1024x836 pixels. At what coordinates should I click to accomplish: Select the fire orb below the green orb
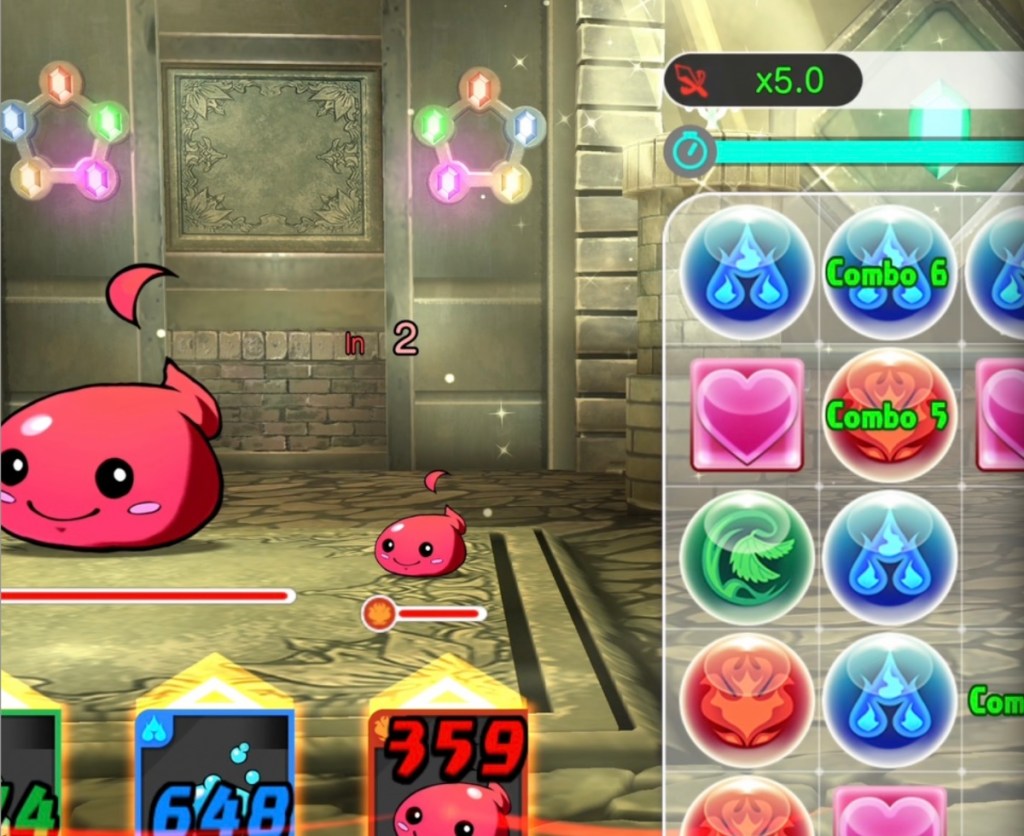click(747, 700)
